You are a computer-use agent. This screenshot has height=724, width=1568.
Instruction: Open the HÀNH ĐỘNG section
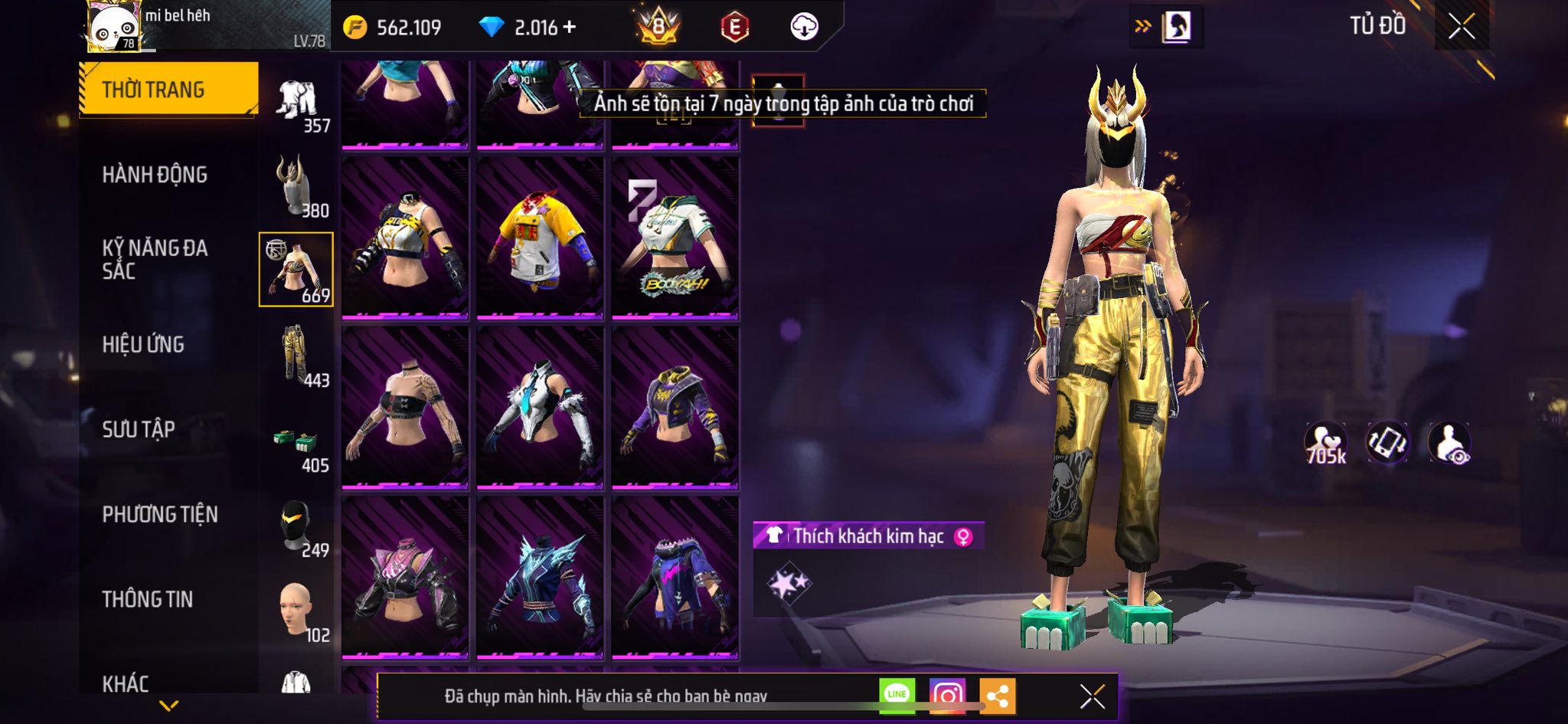155,175
